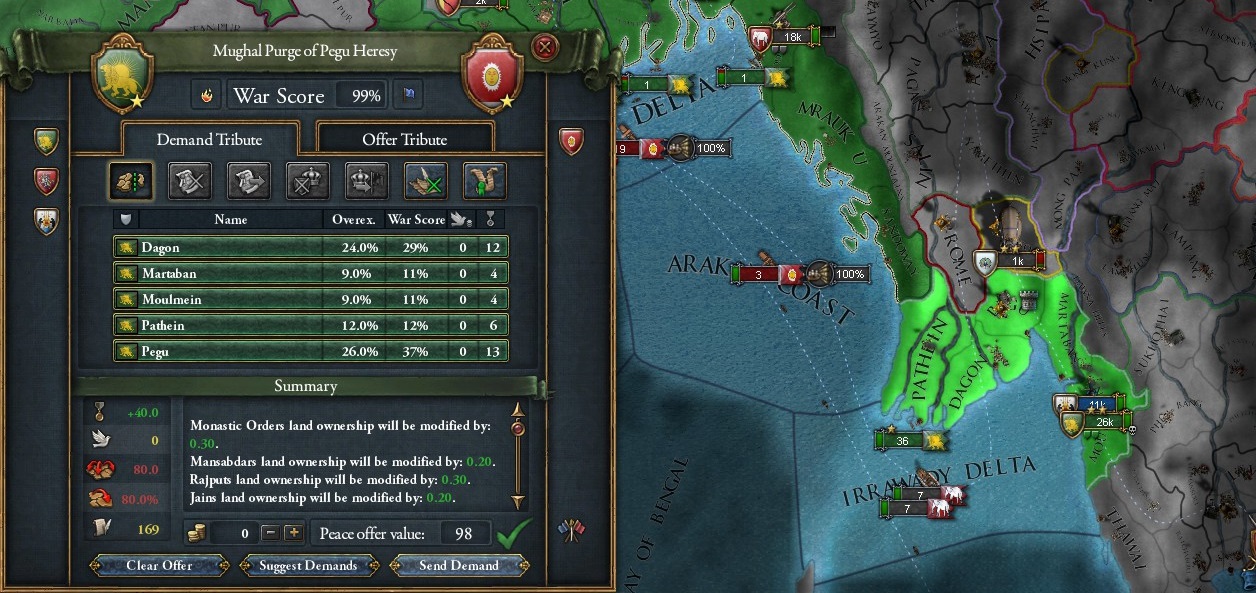Open the treaty category with green X
This screenshot has width=1256, height=593.
click(x=425, y=181)
